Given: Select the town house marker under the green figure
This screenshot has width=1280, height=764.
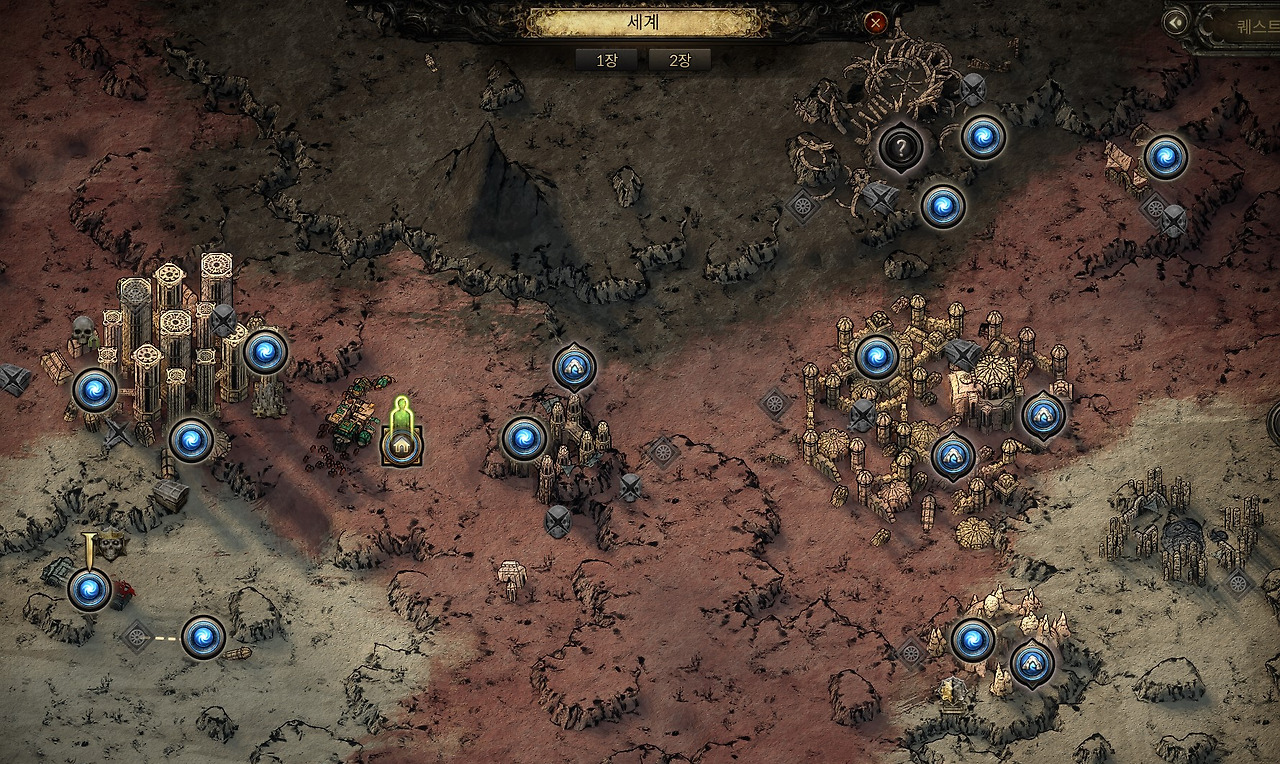Looking at the screenshot, I should [x=401, y=446].
